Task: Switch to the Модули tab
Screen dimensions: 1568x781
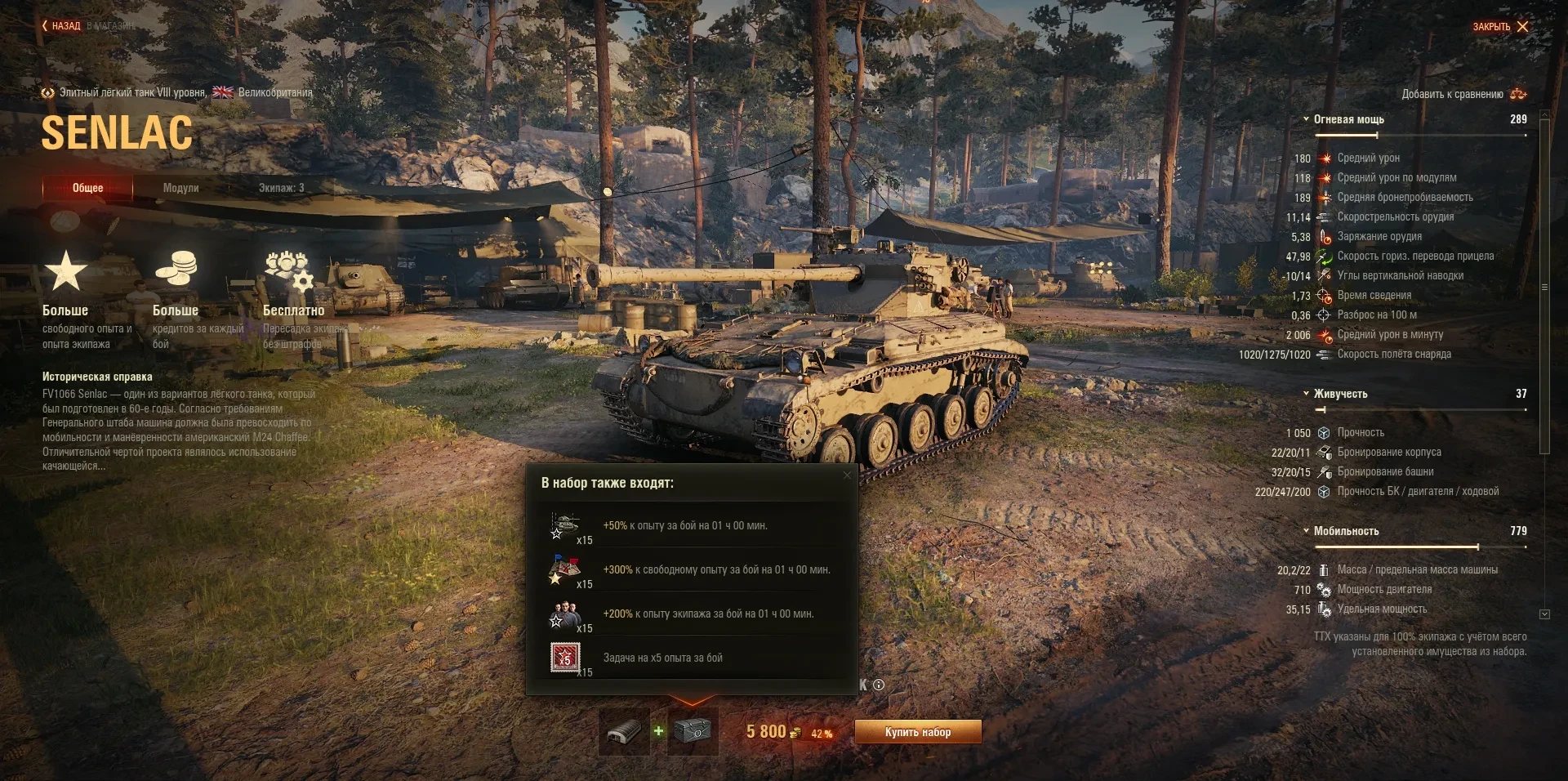Action: click(180, 188)
